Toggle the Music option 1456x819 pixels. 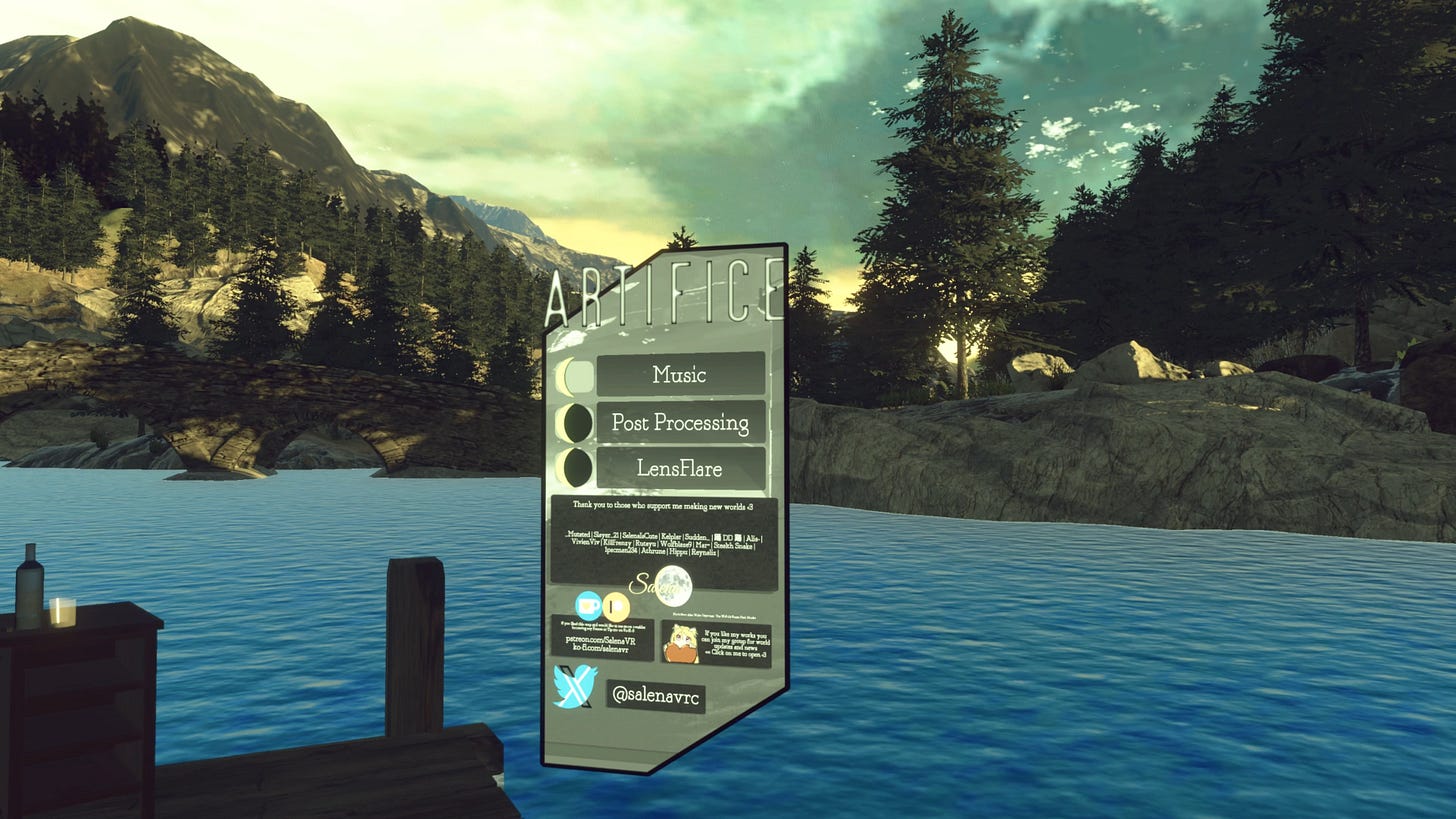pyautogui.click(x=679, y=374)
